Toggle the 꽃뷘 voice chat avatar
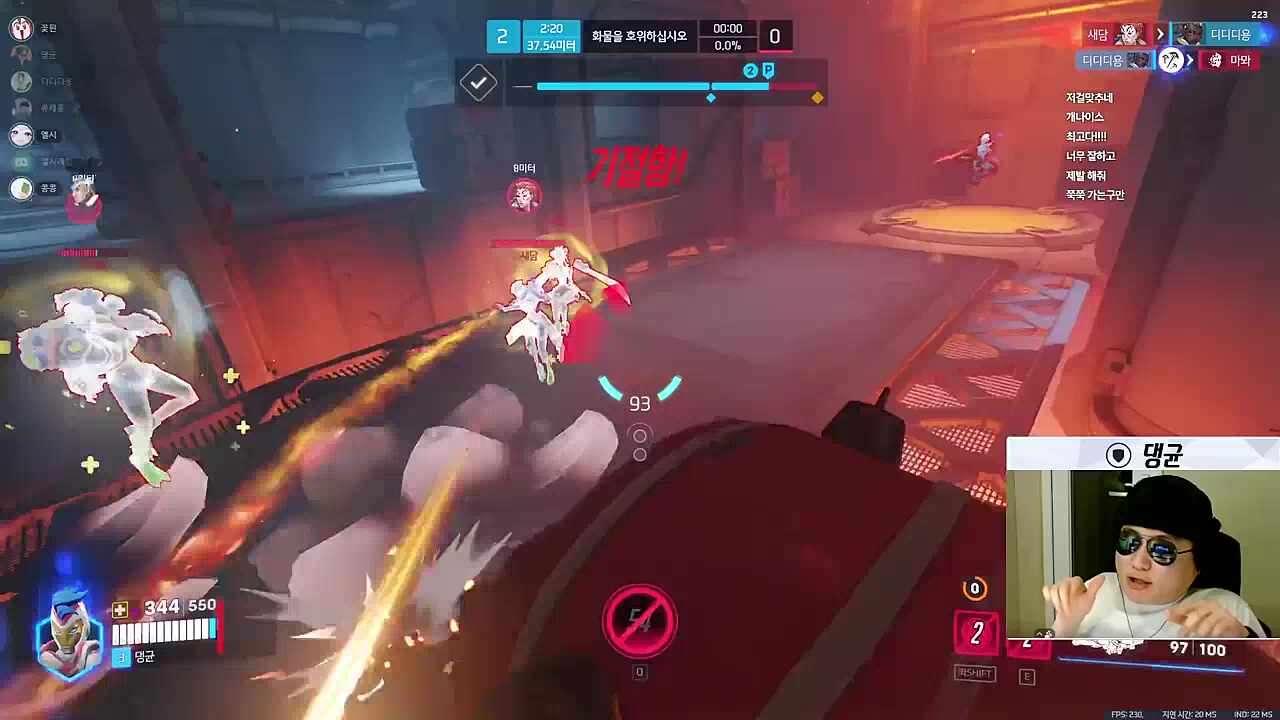This screenshot has height=720, width=1280. [21, 28]
